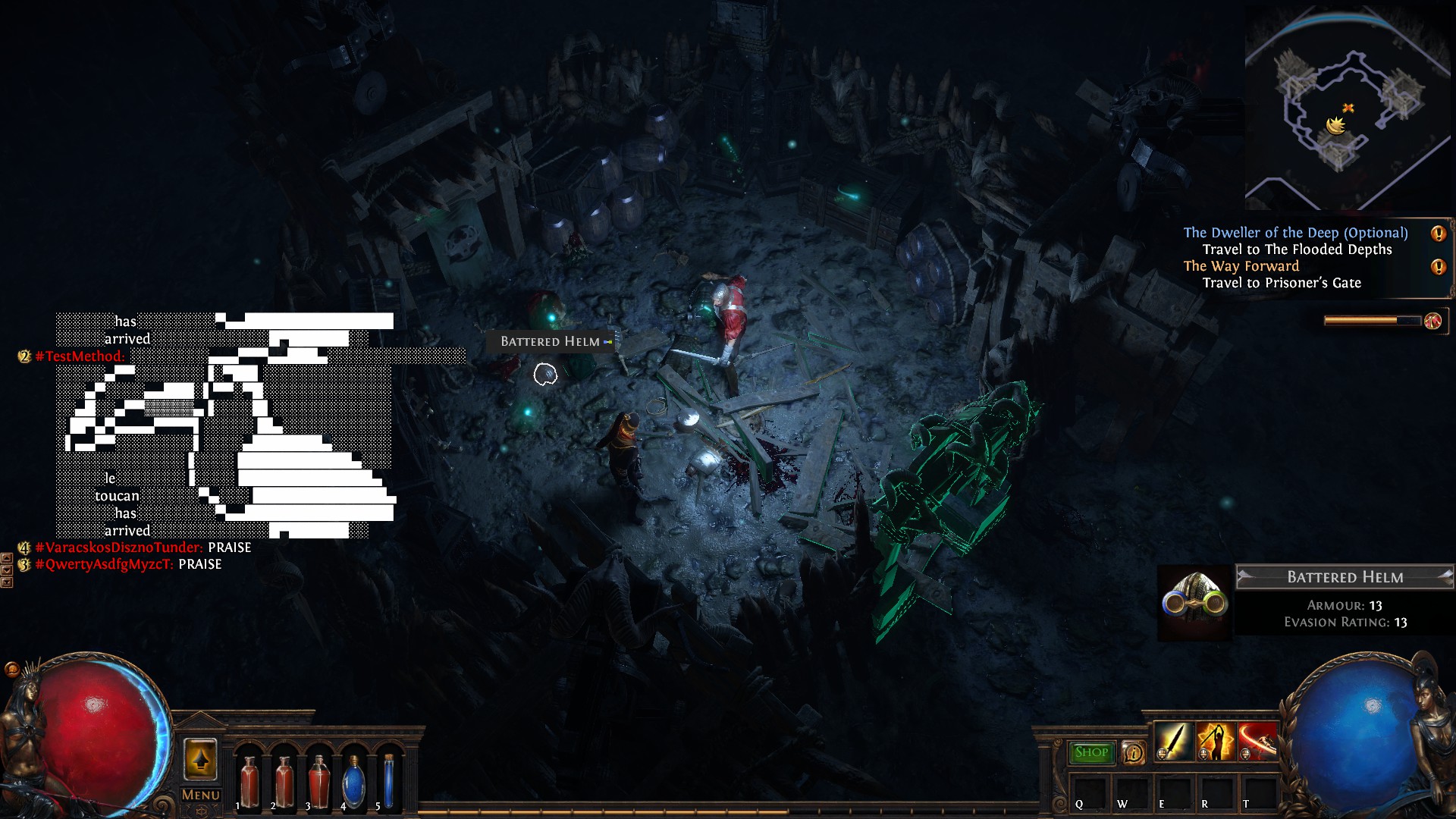1456x819 pixels.
Task: Select the overhead sword strike skill
Action: [x=1216, y=742]
